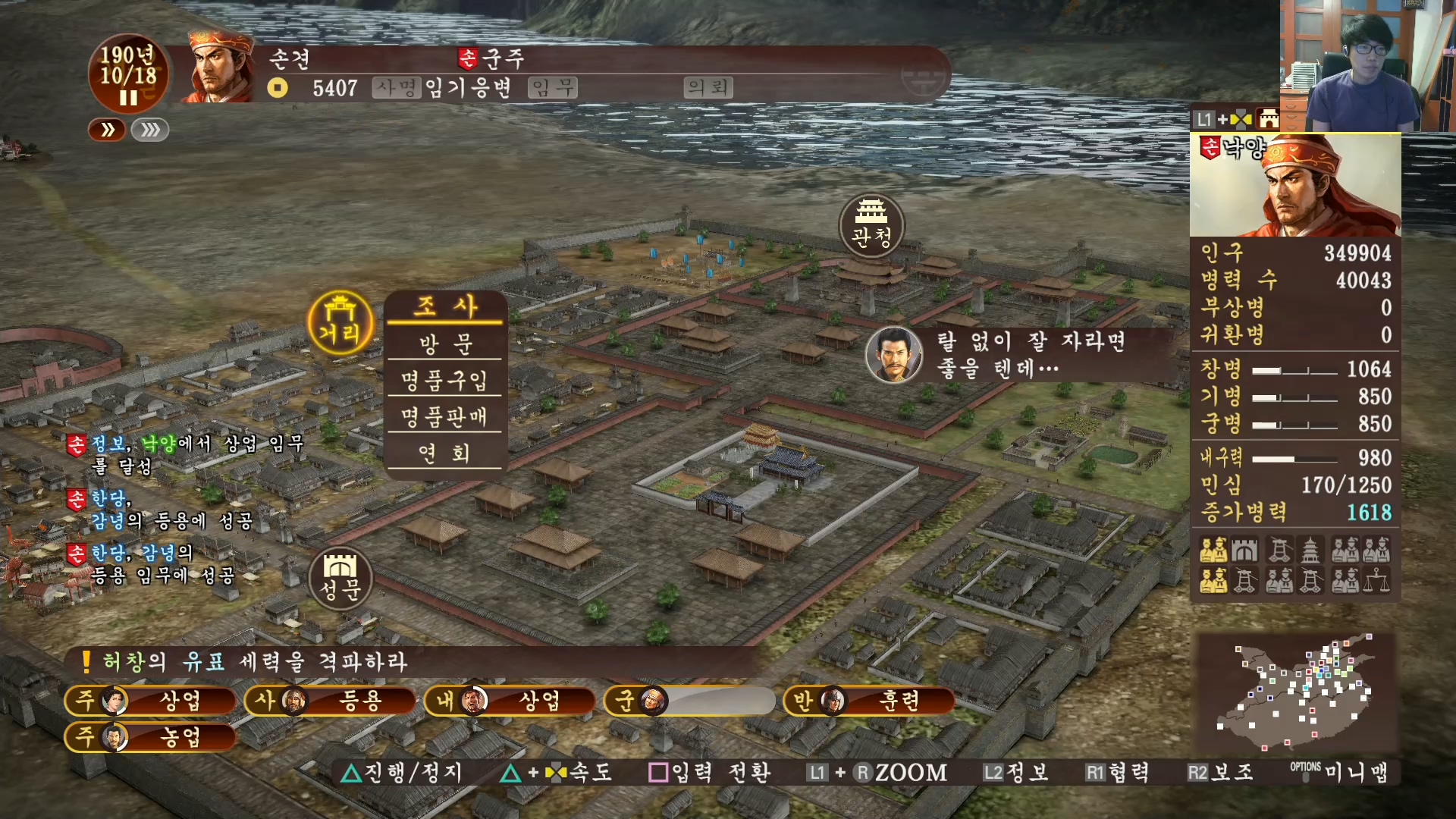Select 조사 in the street menu
Screen dimensions: 1456x819
[x=444, y=307]
